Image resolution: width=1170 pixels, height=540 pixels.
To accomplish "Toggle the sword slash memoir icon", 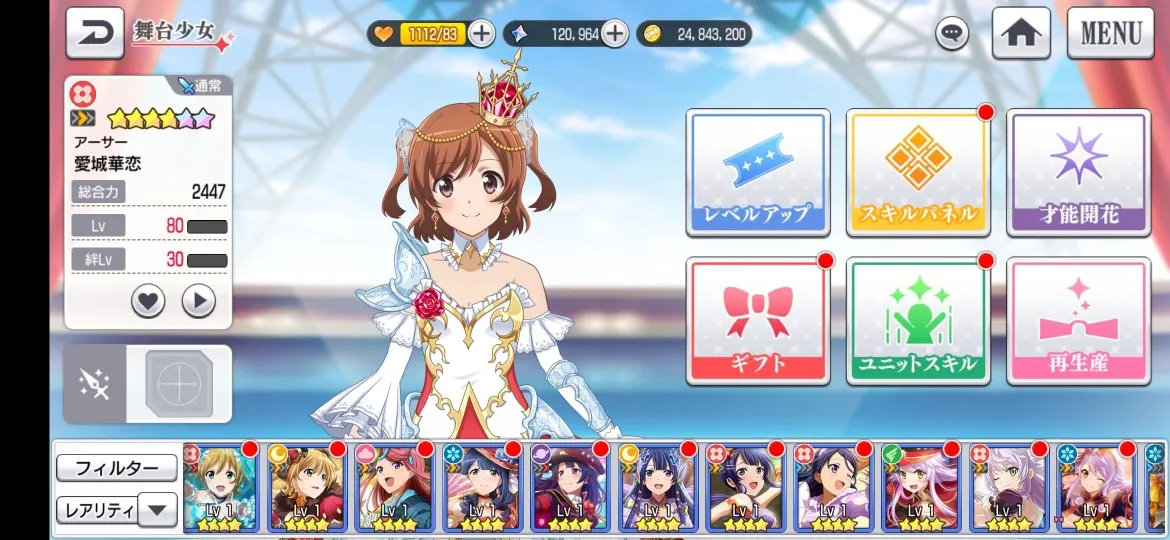I will coord(96,384).
